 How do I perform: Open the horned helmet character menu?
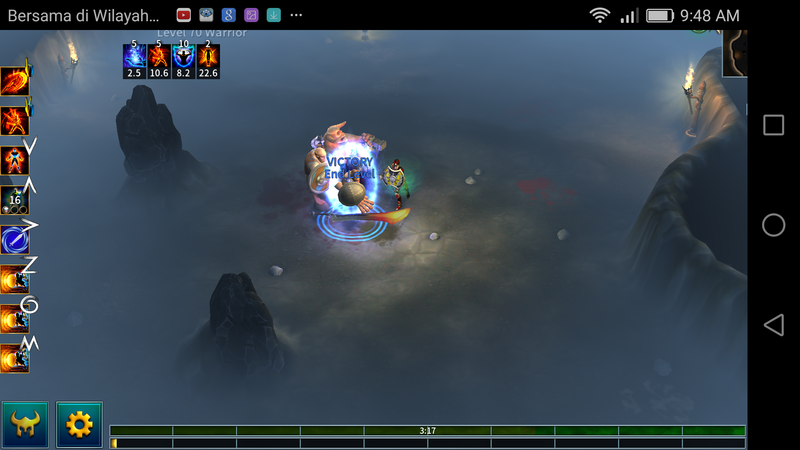click(x=25, y=424)
